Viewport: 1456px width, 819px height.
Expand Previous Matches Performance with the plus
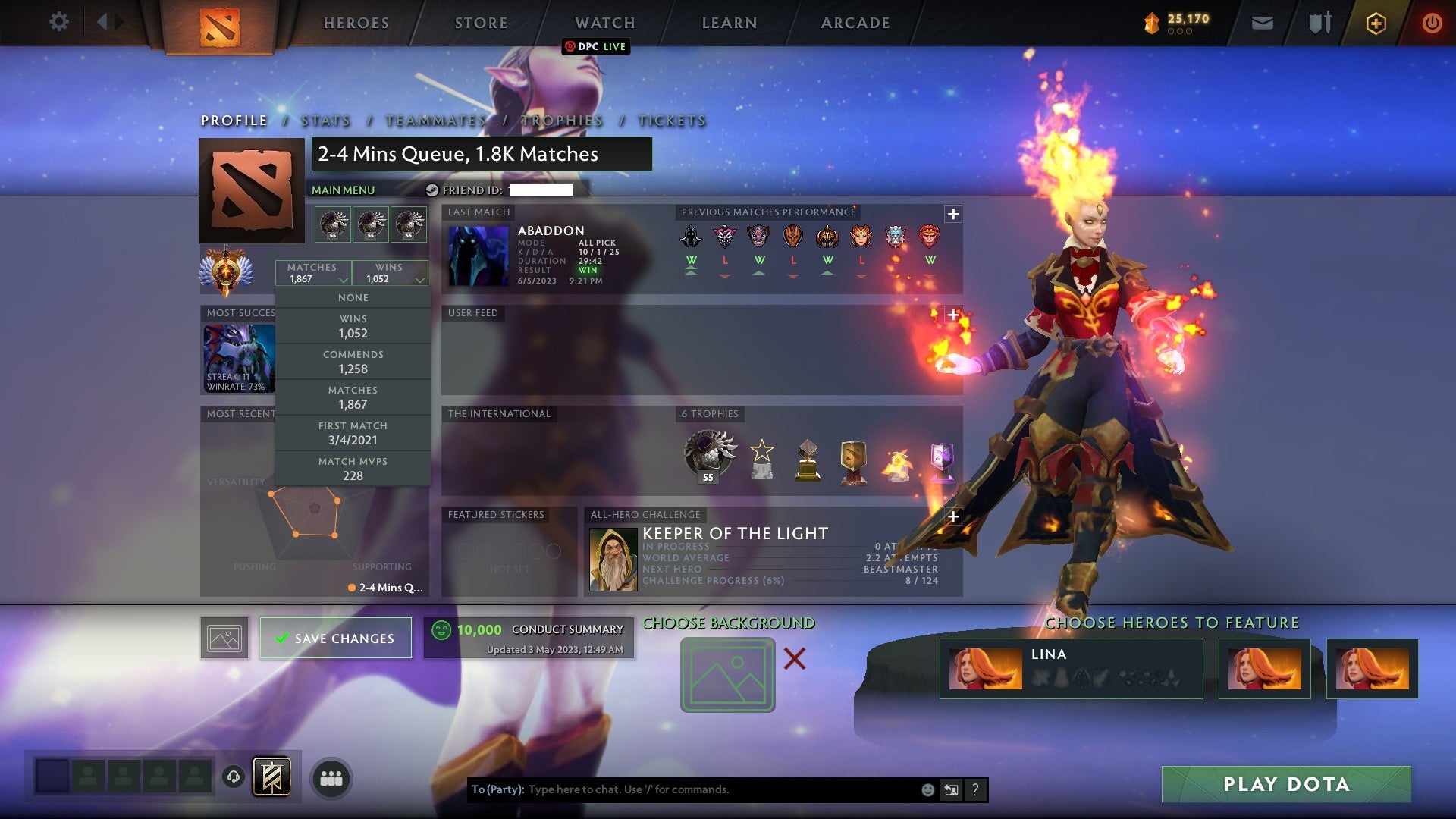(x=952, y=214)
